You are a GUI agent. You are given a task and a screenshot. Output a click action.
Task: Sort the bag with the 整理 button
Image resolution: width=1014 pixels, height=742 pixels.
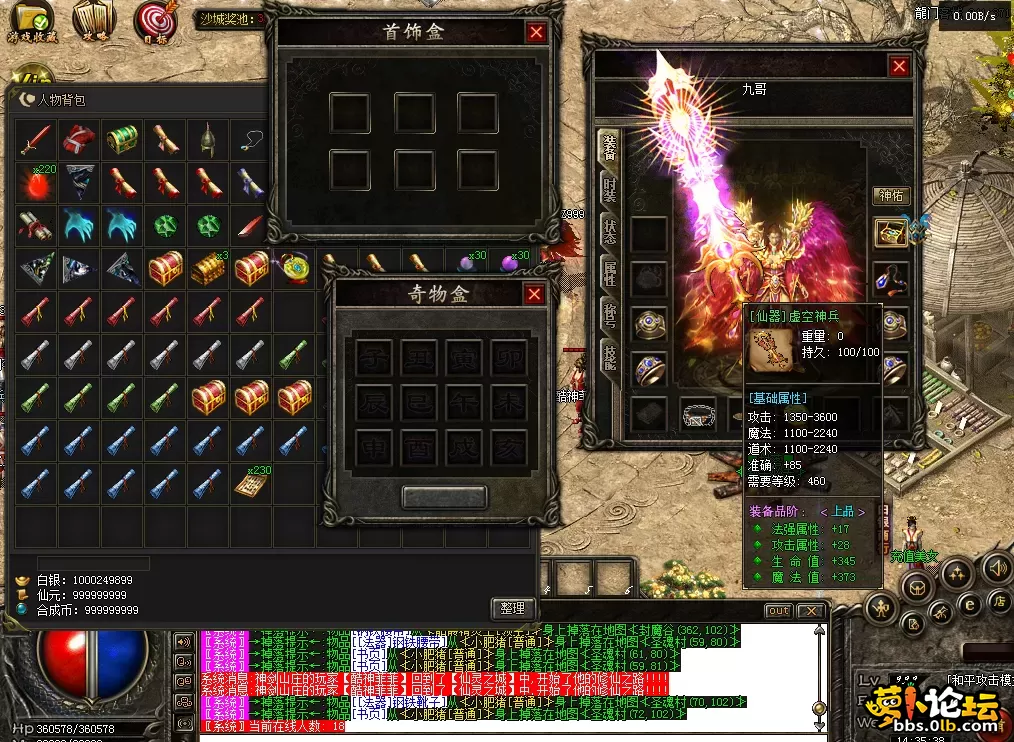pyautogui.click(x=515, y=608)
